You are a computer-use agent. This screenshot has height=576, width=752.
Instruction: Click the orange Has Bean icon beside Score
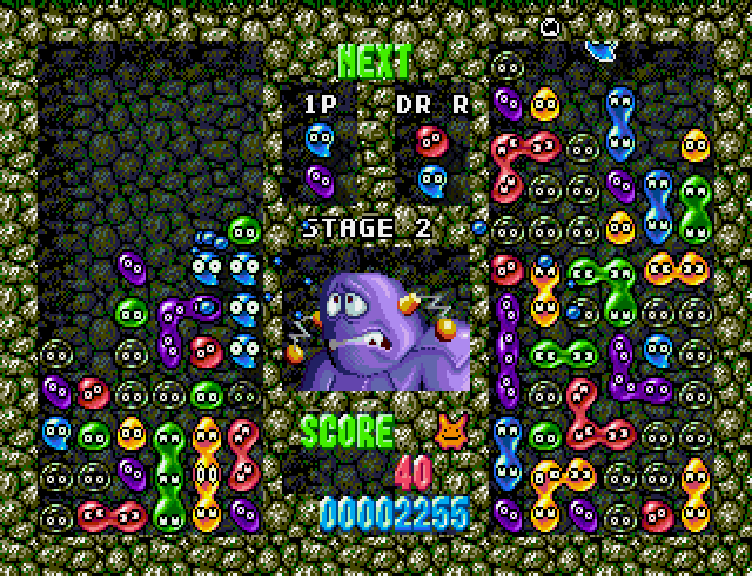[x=452, y=431]
